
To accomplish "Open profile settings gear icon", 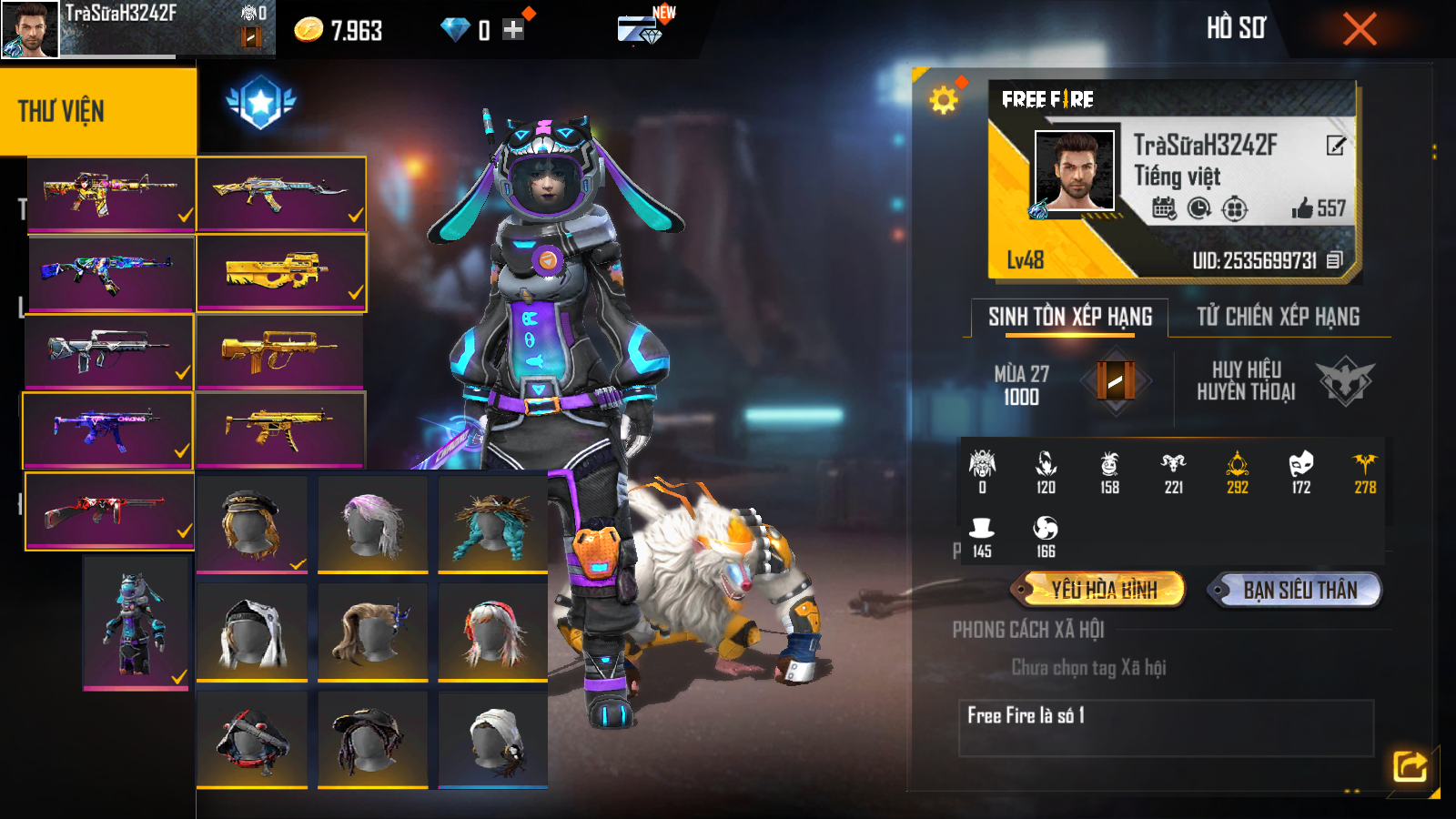I will click(944, 99).
